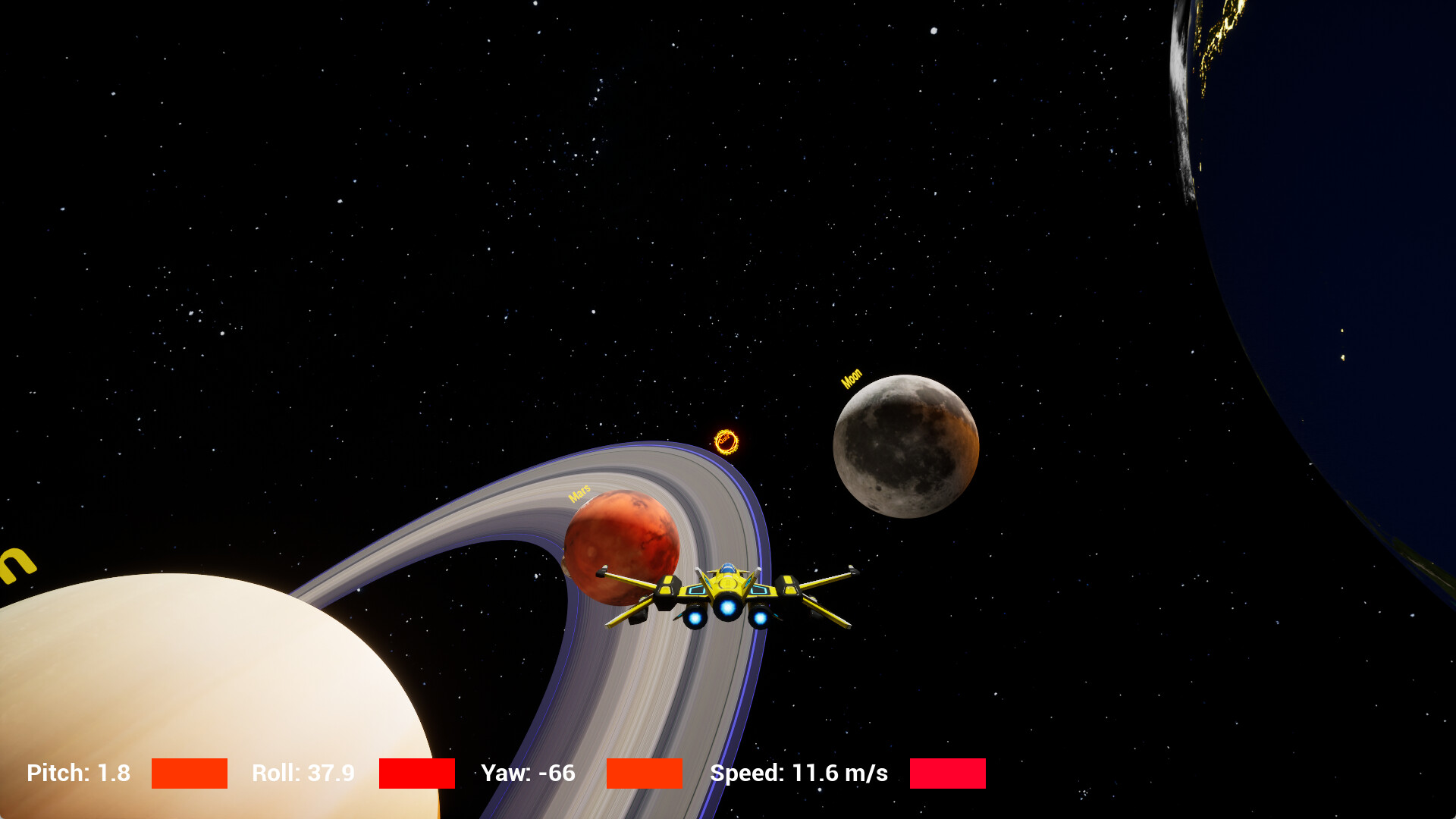Select the spaceship's glowing blue cockpit

point(727,569)
